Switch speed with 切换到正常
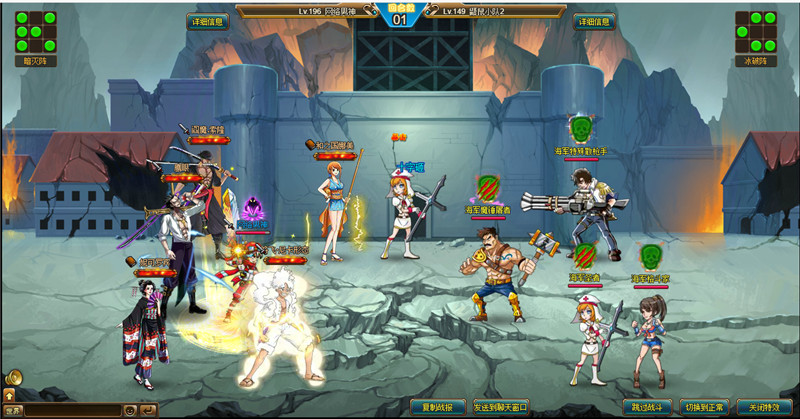800x419 pixels. [x=704, y=408]
